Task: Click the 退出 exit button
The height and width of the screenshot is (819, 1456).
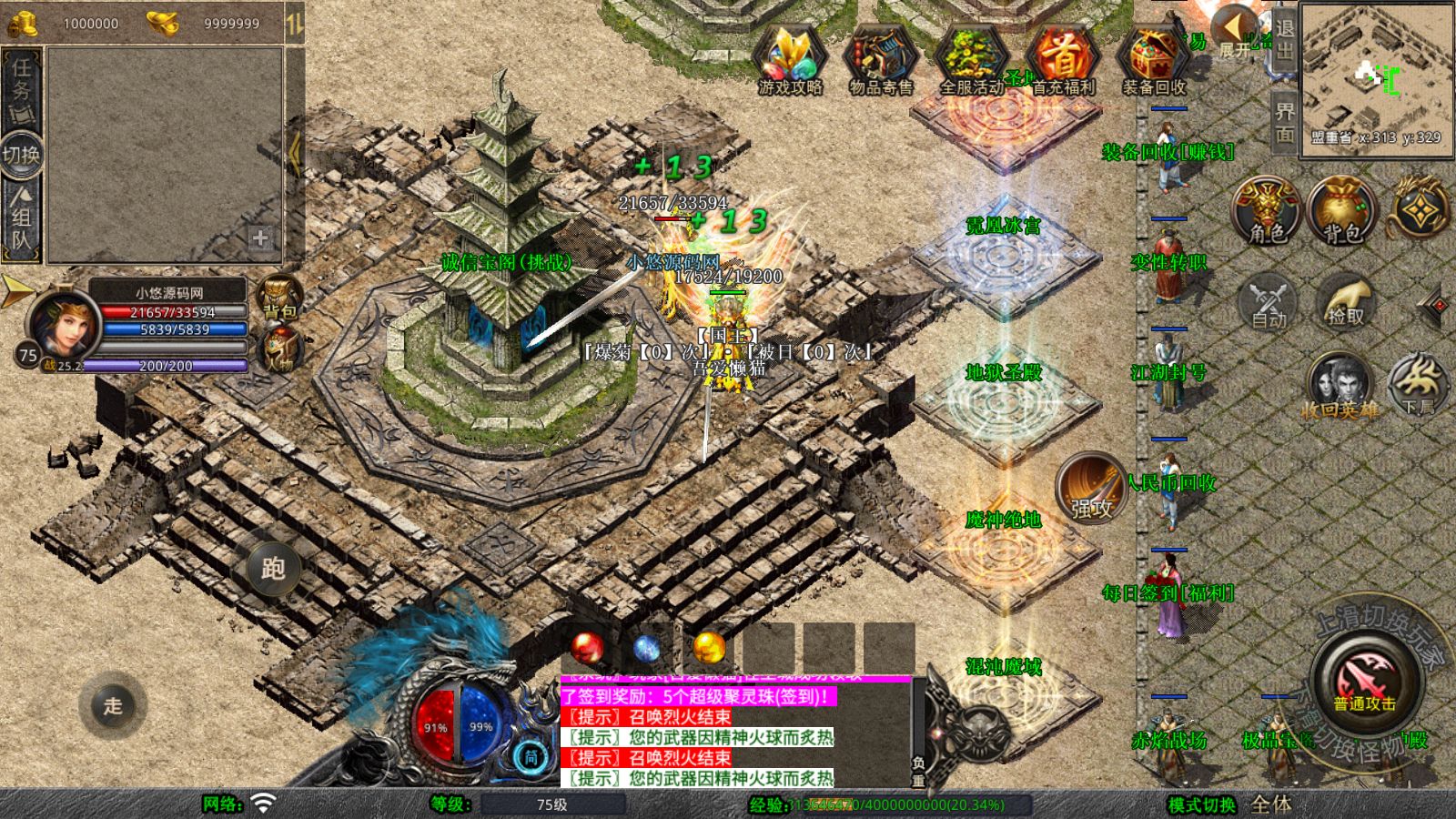Action: coord(1284,38)
